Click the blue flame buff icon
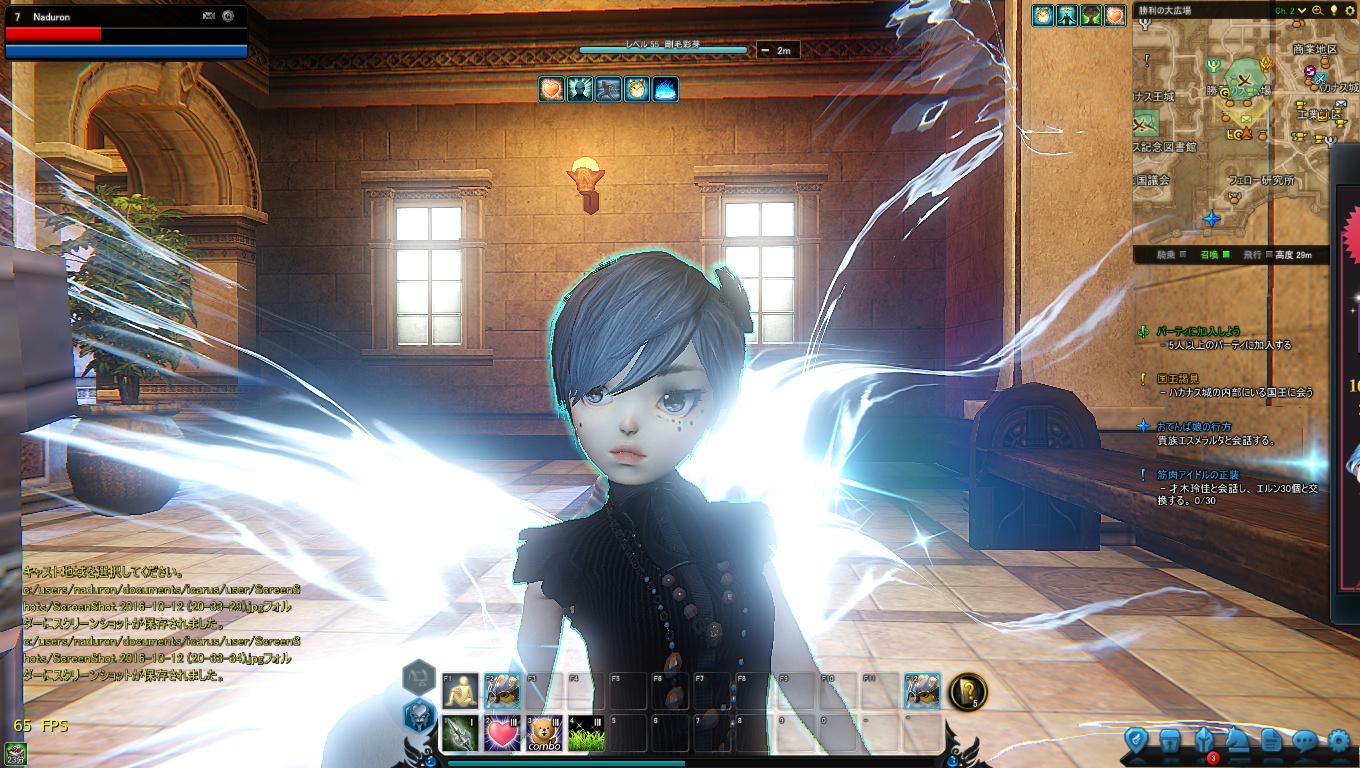The height and width of the screenshot is (768, 1360). tap(665, 89)
